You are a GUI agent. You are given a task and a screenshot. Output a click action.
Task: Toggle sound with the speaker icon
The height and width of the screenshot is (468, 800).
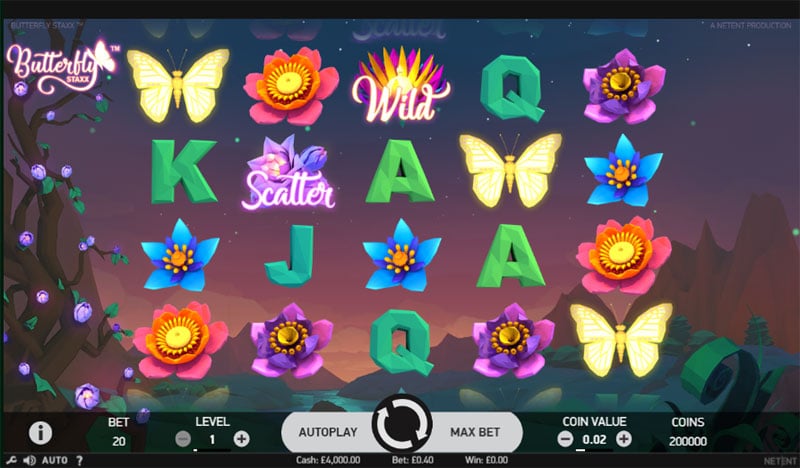click(x=30, y=460)
